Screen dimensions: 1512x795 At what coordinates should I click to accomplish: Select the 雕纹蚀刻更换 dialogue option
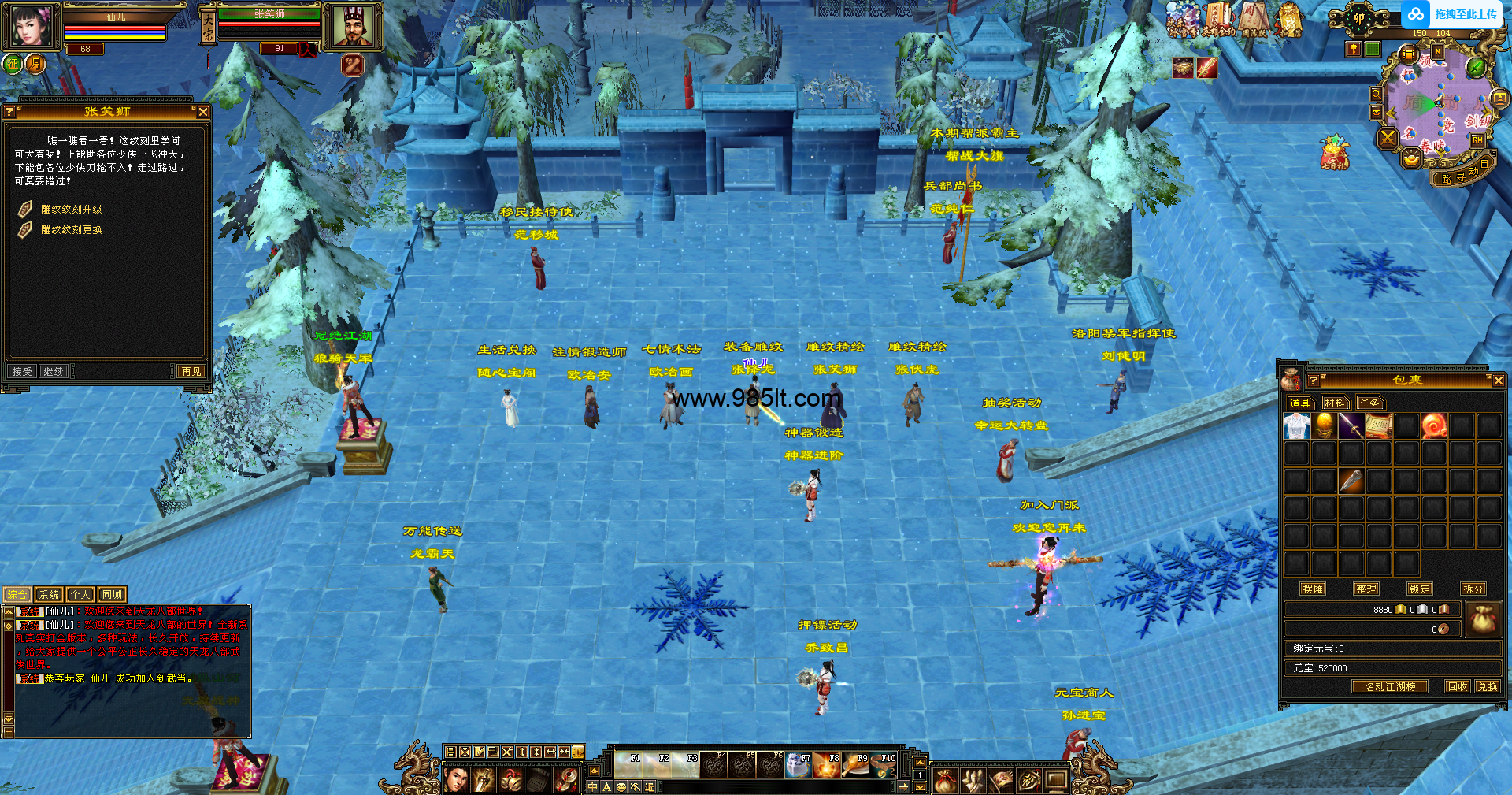71,230
